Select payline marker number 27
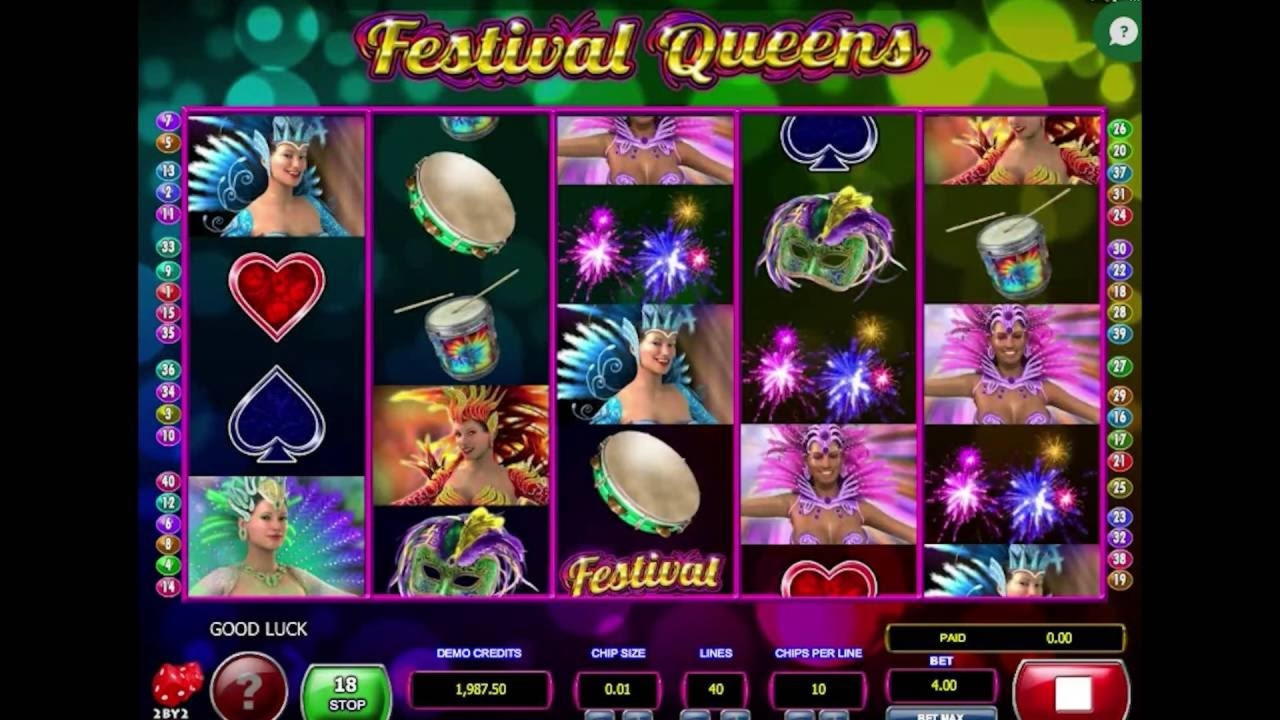 pyautogui.click(x=1120, y=367)
